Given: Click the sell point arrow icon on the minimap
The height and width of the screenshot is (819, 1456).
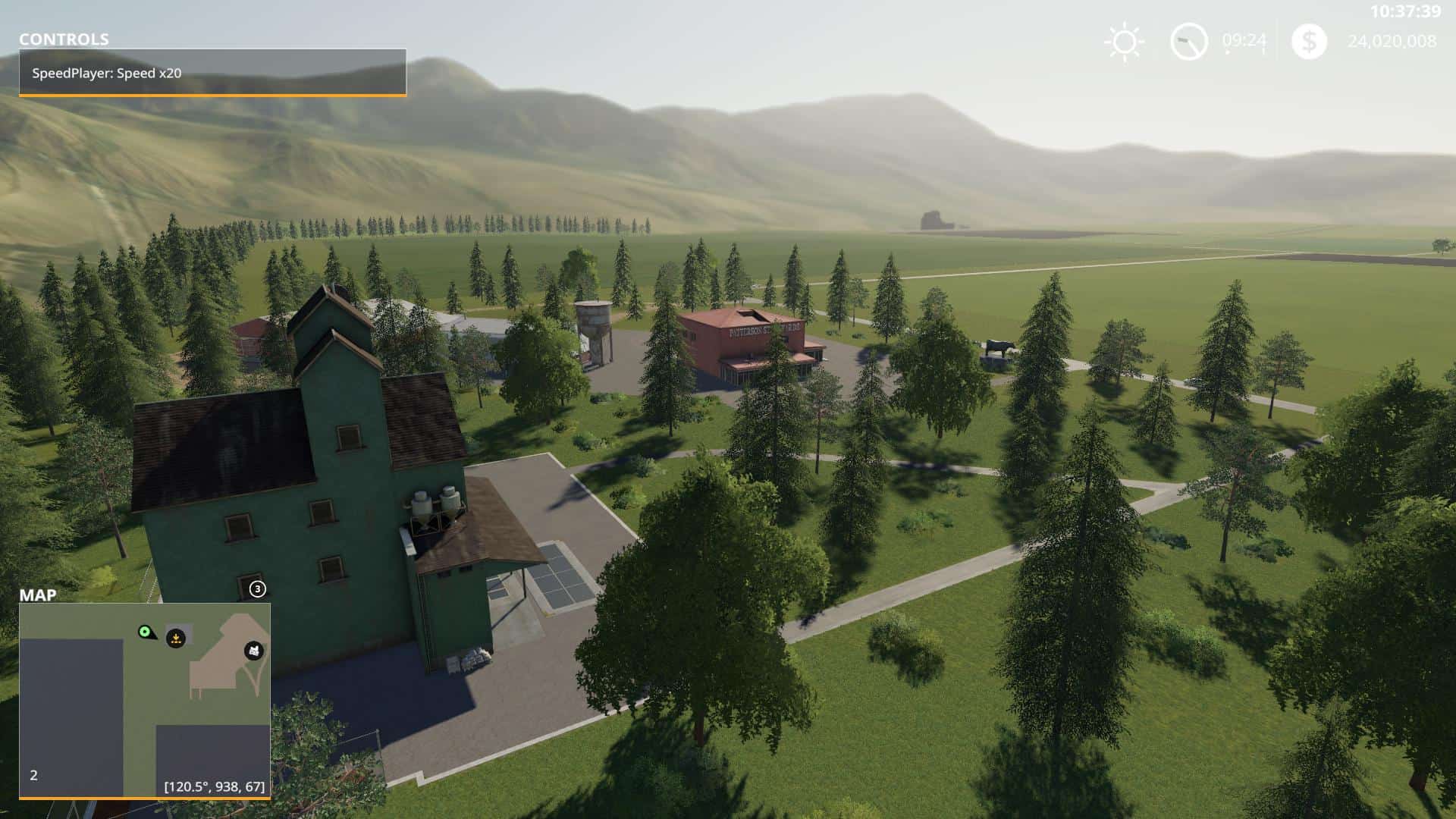Looking at the screenshot, I should point(176,639).
